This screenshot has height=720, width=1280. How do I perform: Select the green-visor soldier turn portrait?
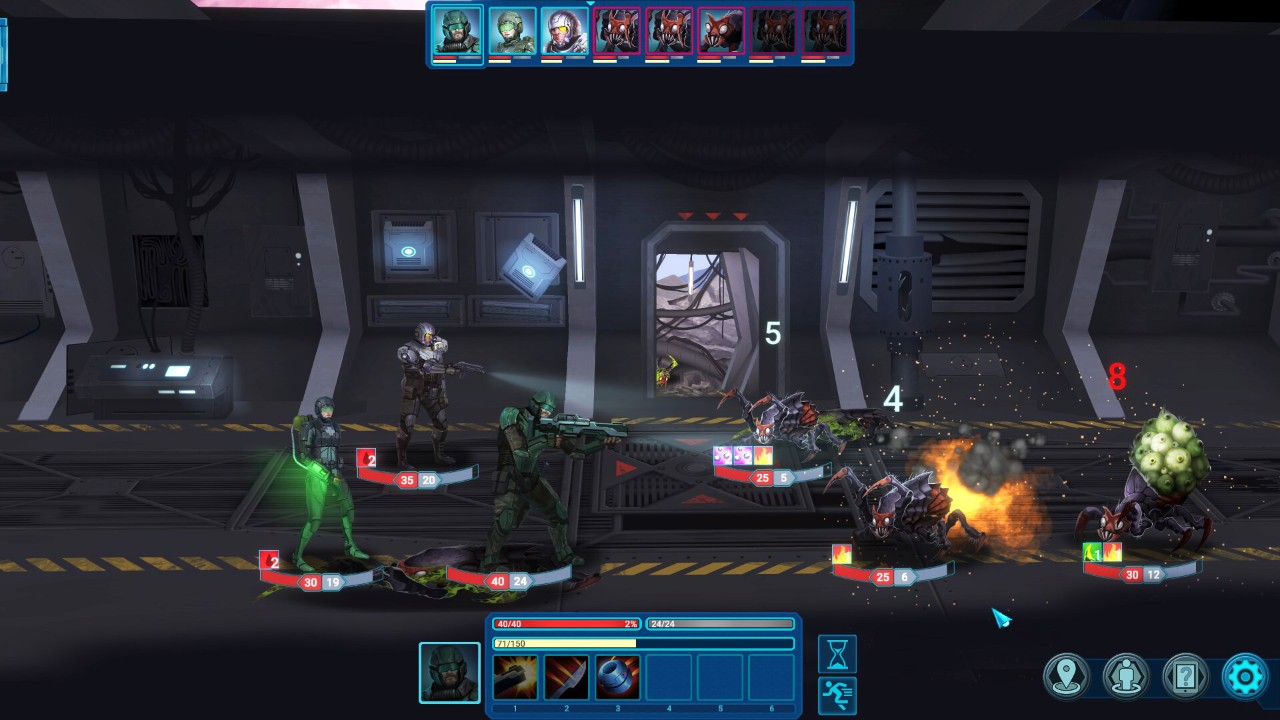(x=512, y=31)
